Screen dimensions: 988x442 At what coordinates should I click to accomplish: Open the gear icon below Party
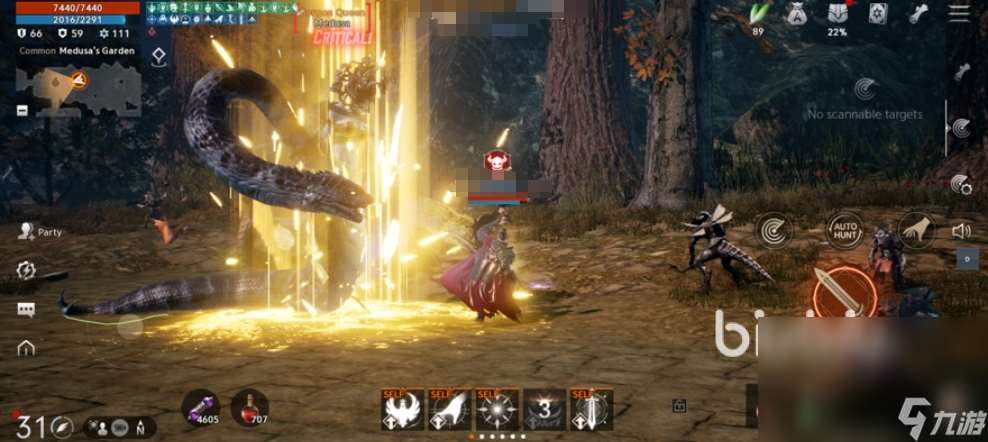coord(26,270)
